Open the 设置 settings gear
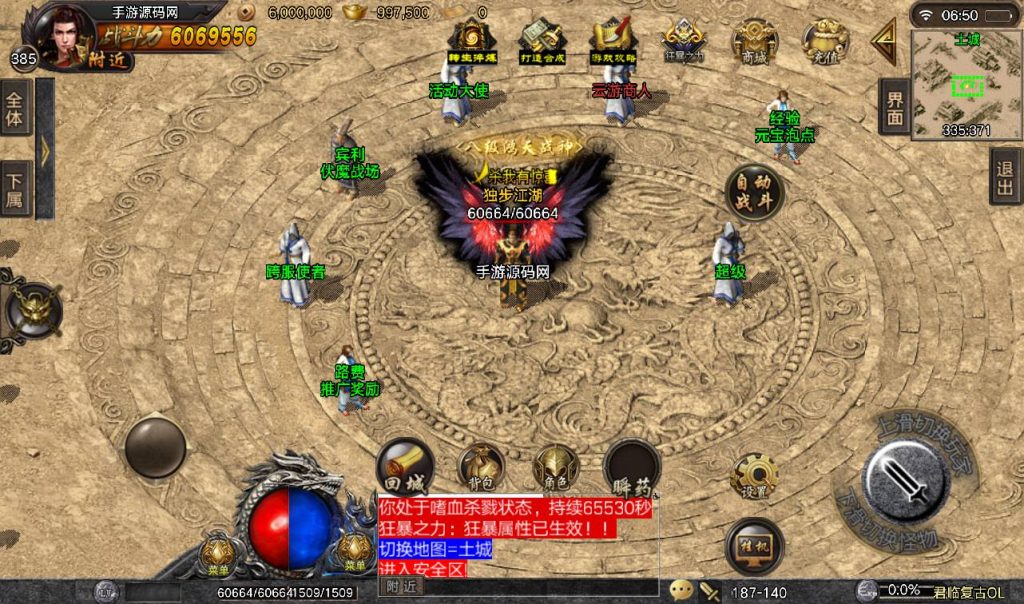 (x=754, y=477)
